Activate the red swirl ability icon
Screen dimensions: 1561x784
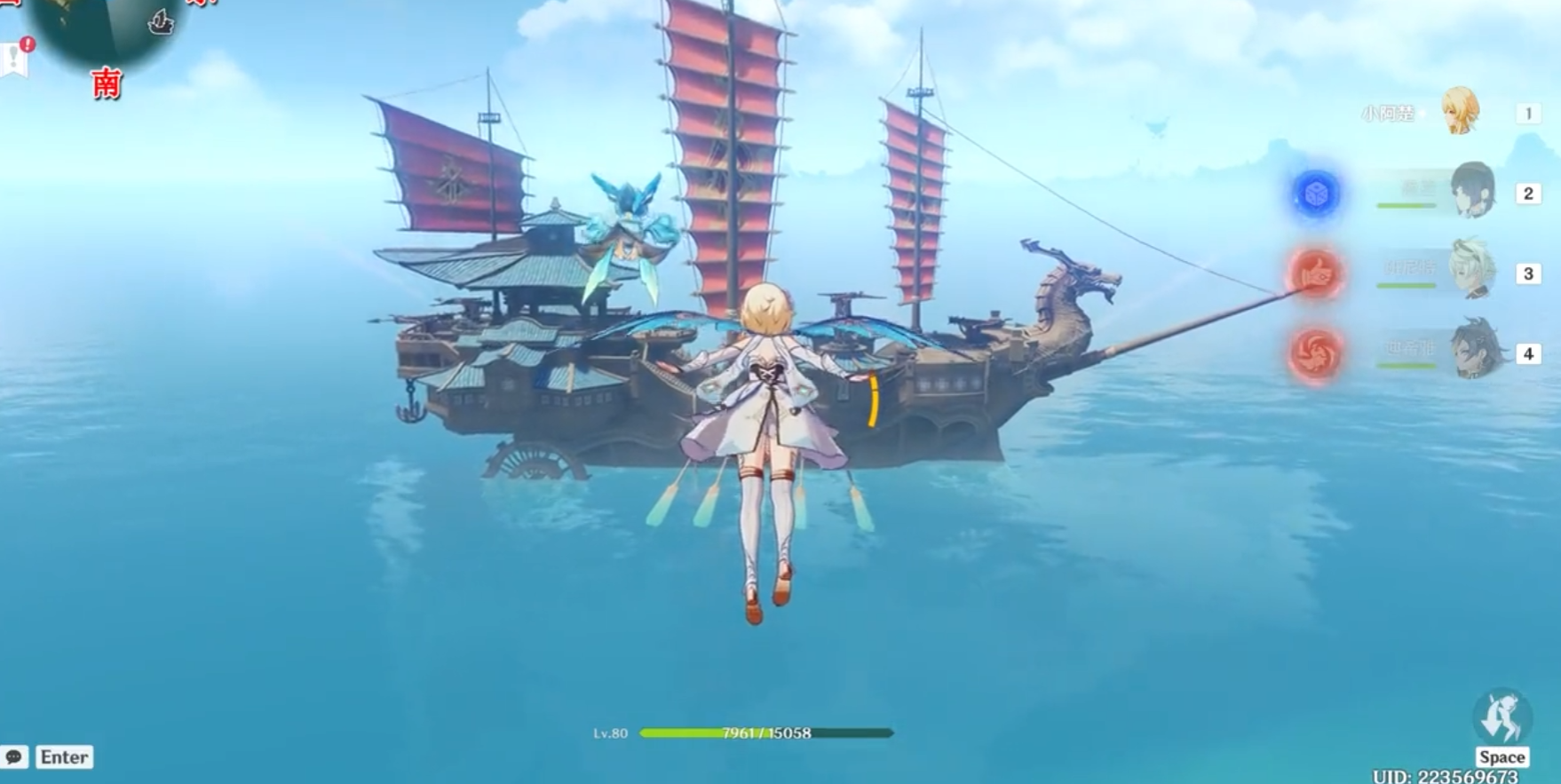pyautogui.click(x=1316, y=352)
